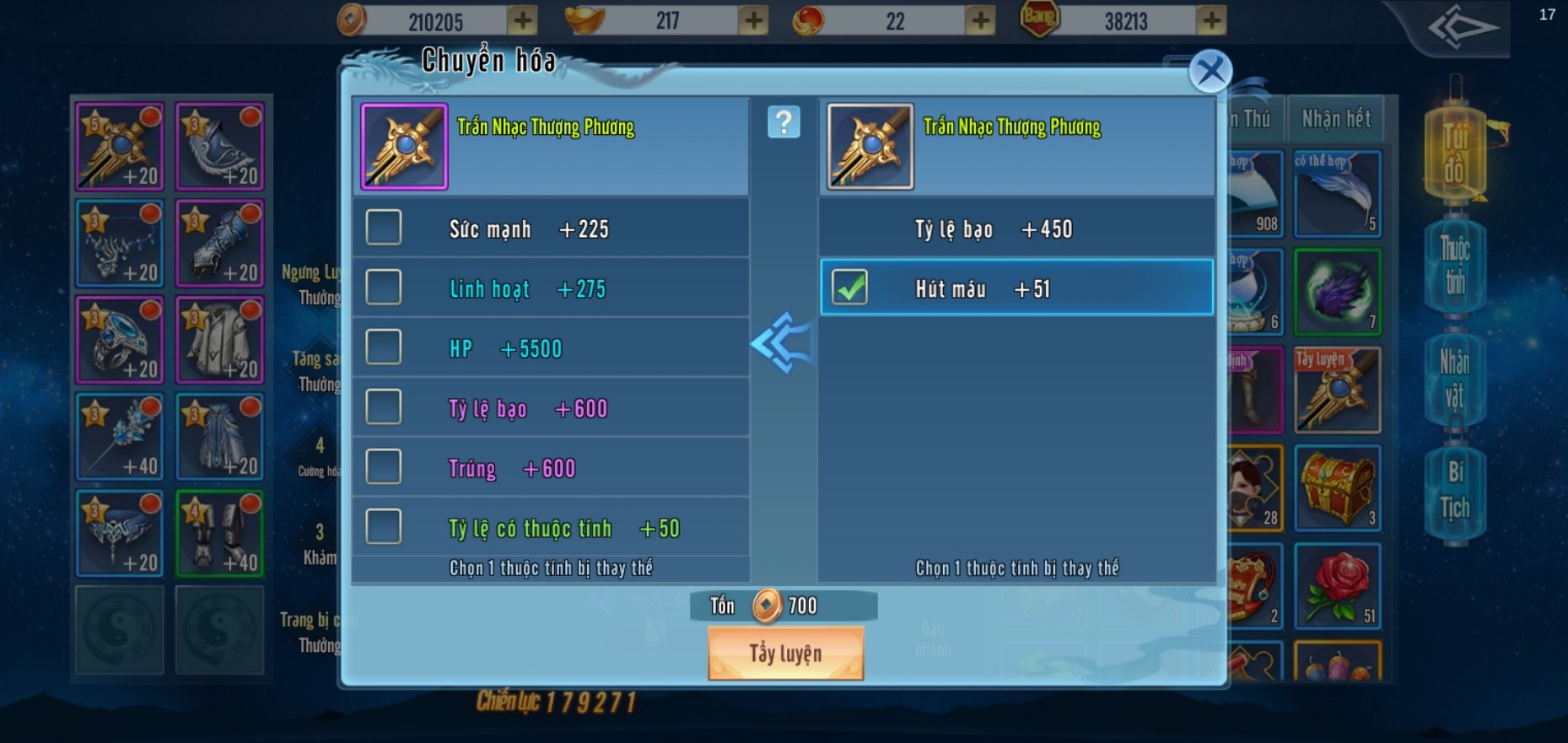Add more copper coins with plus button

(x=523, y=20)
